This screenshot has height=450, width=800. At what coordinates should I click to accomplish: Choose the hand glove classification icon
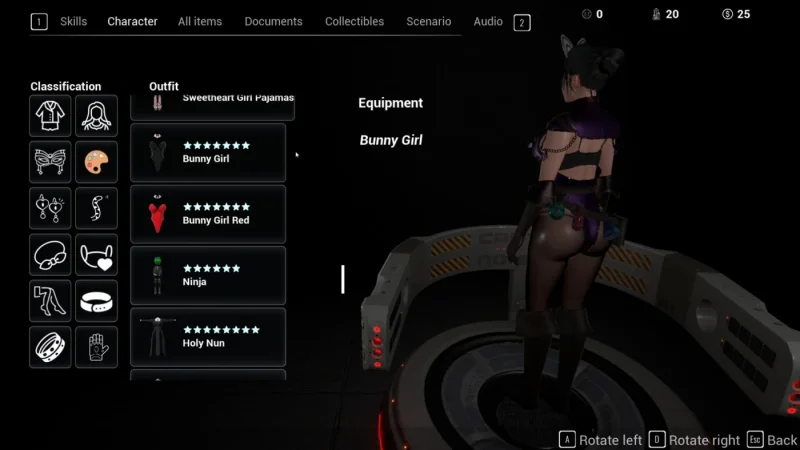[x=96, y=347]
